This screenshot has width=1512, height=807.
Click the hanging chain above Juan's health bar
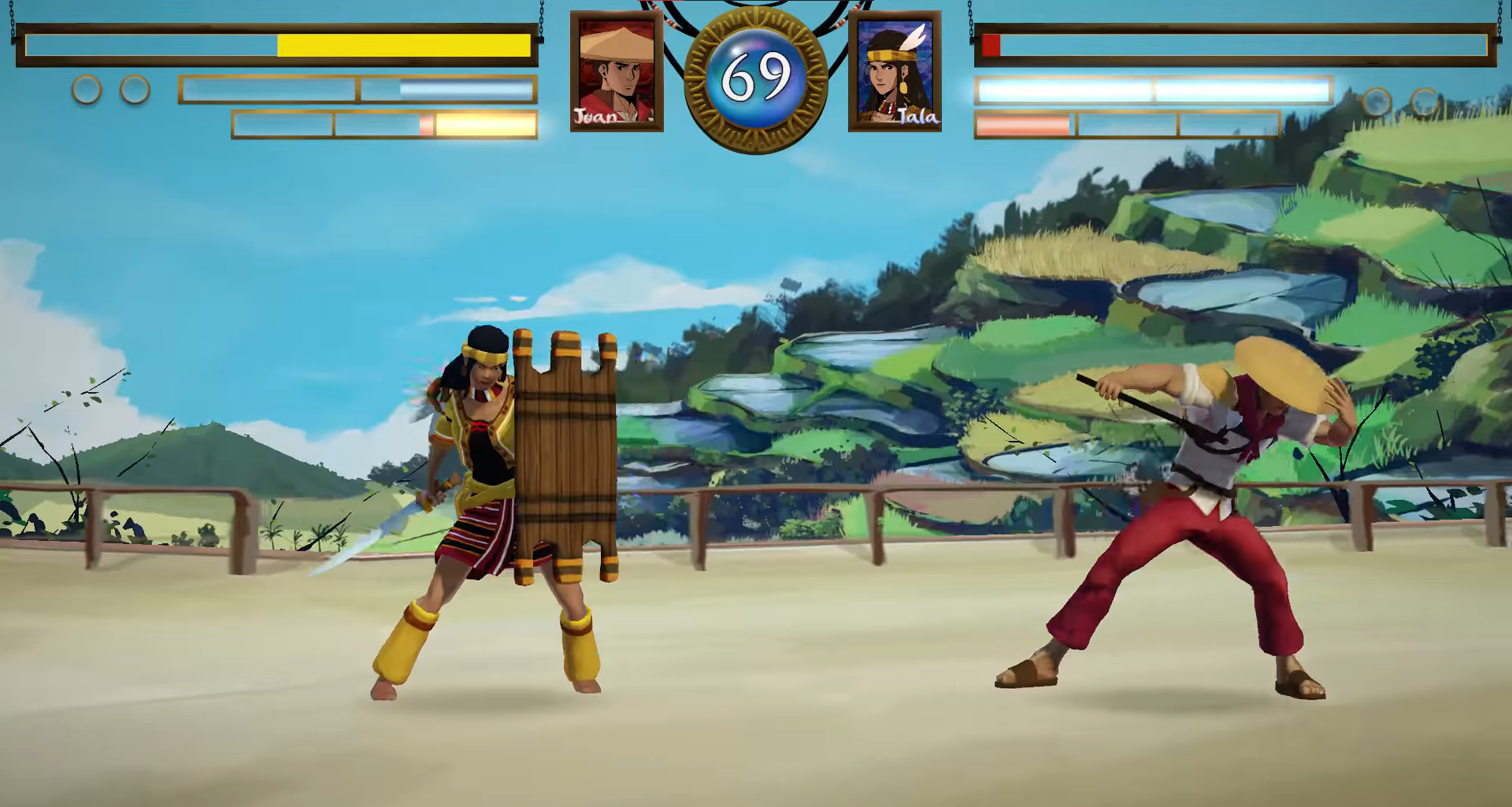(x=540, y=14)
